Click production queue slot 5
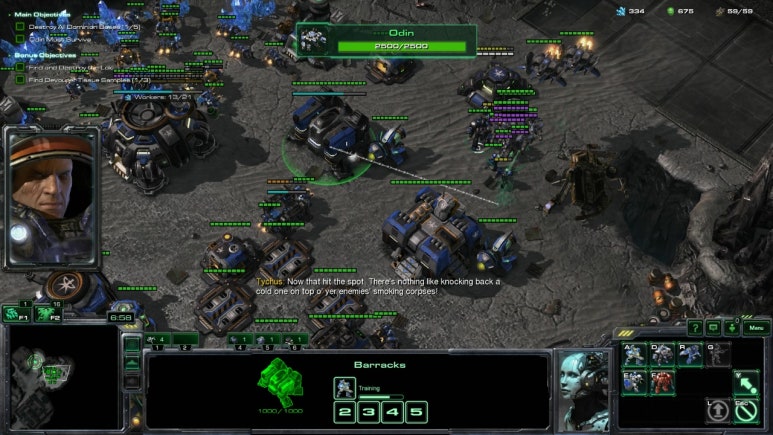Viewport: 773px width, 435px height. (416, 412)
